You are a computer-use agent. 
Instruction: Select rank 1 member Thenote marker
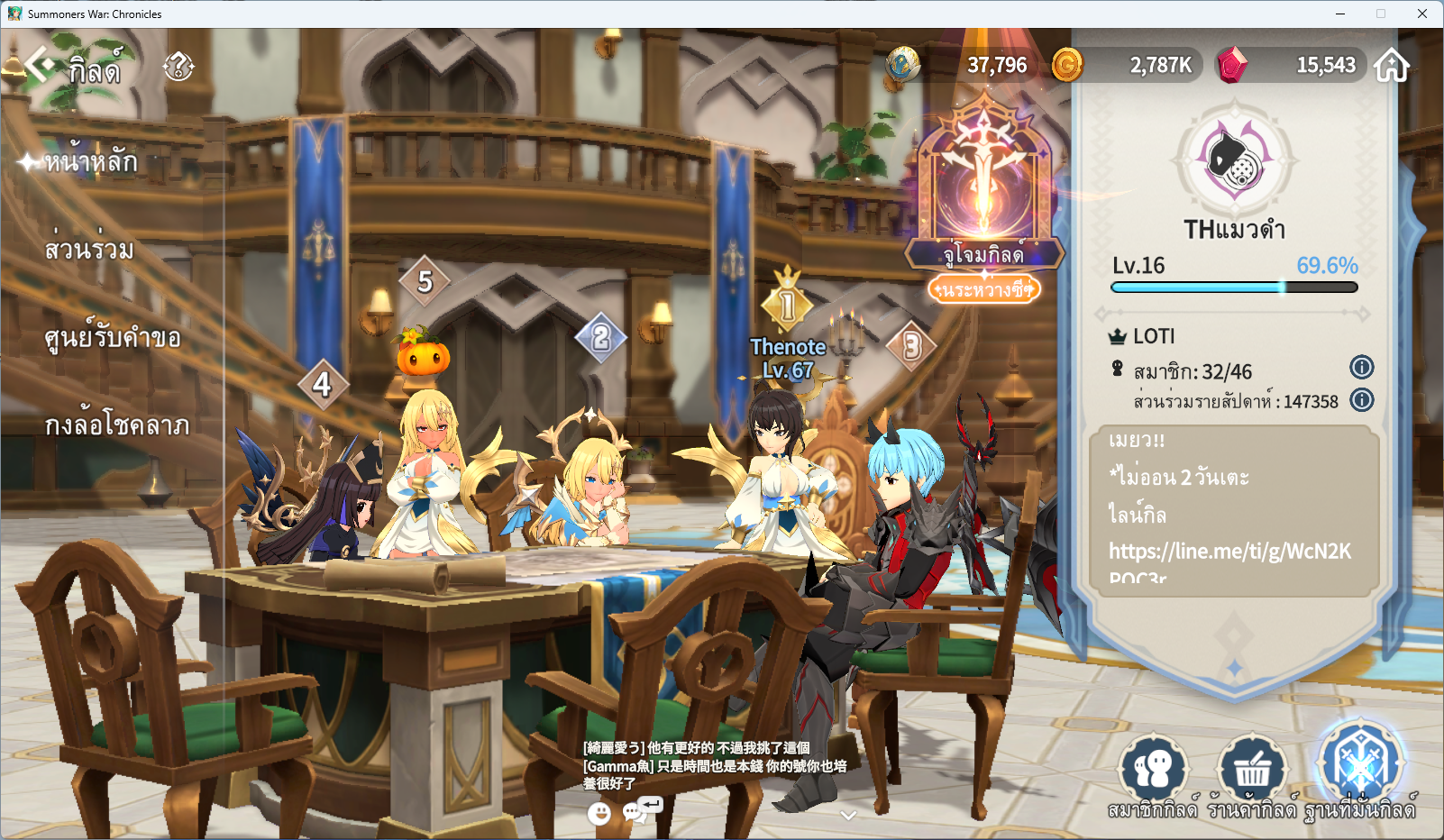click(787, 306)
